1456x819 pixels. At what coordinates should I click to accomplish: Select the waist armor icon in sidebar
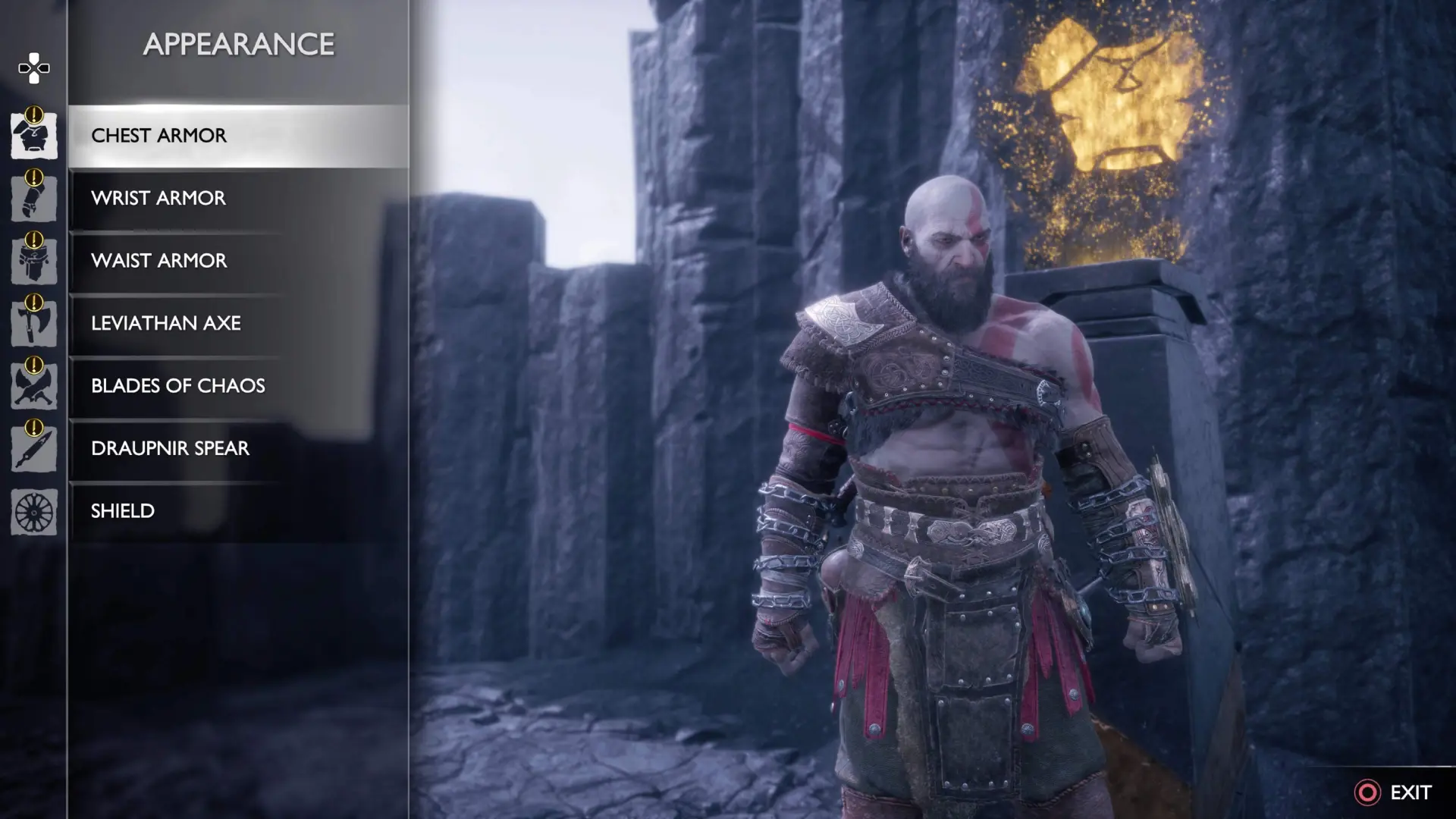click(33, 261)
